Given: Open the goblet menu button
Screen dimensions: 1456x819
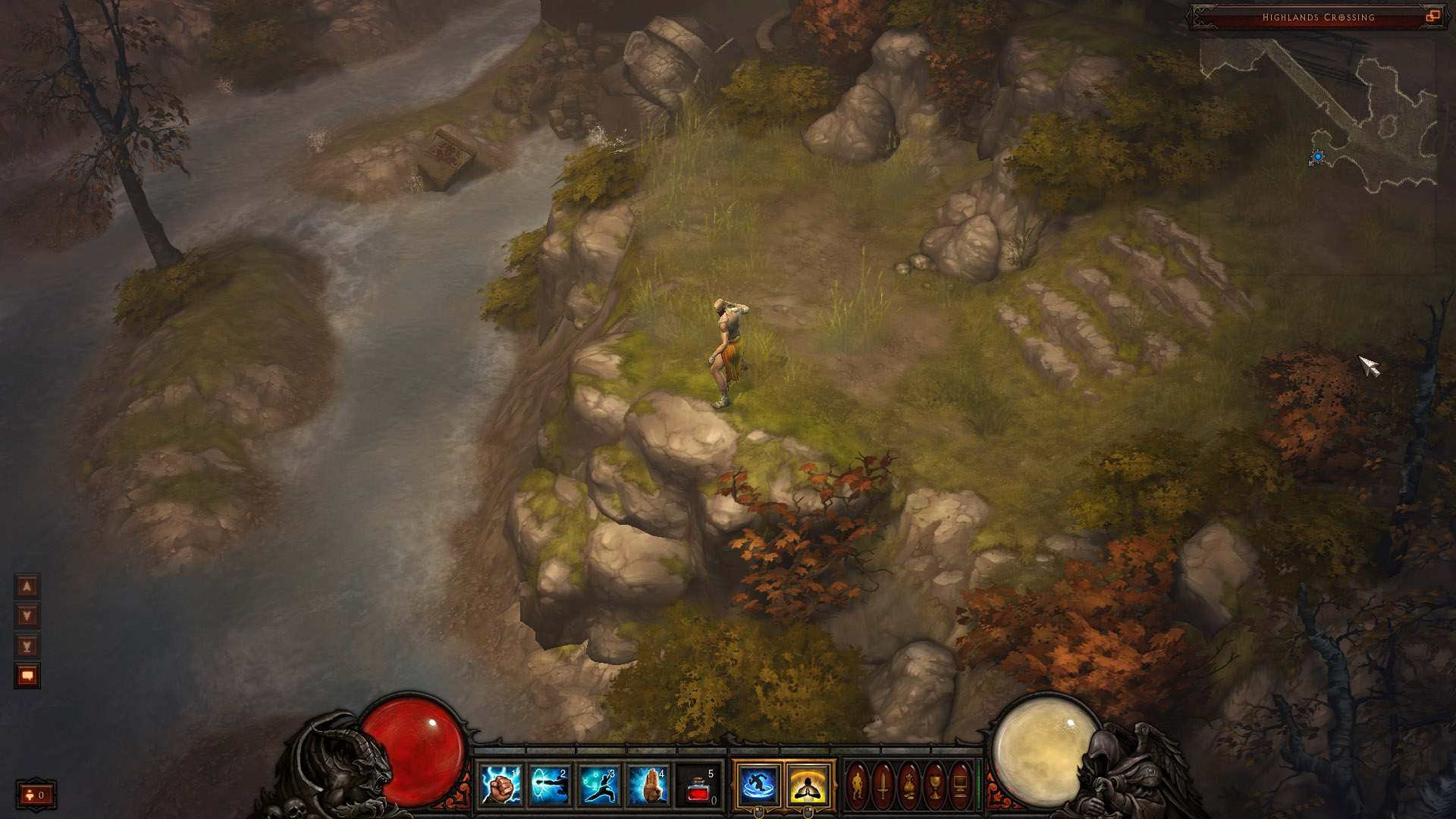Looking at the screenshot, I should pyautogui.click(x=934, y=785).
